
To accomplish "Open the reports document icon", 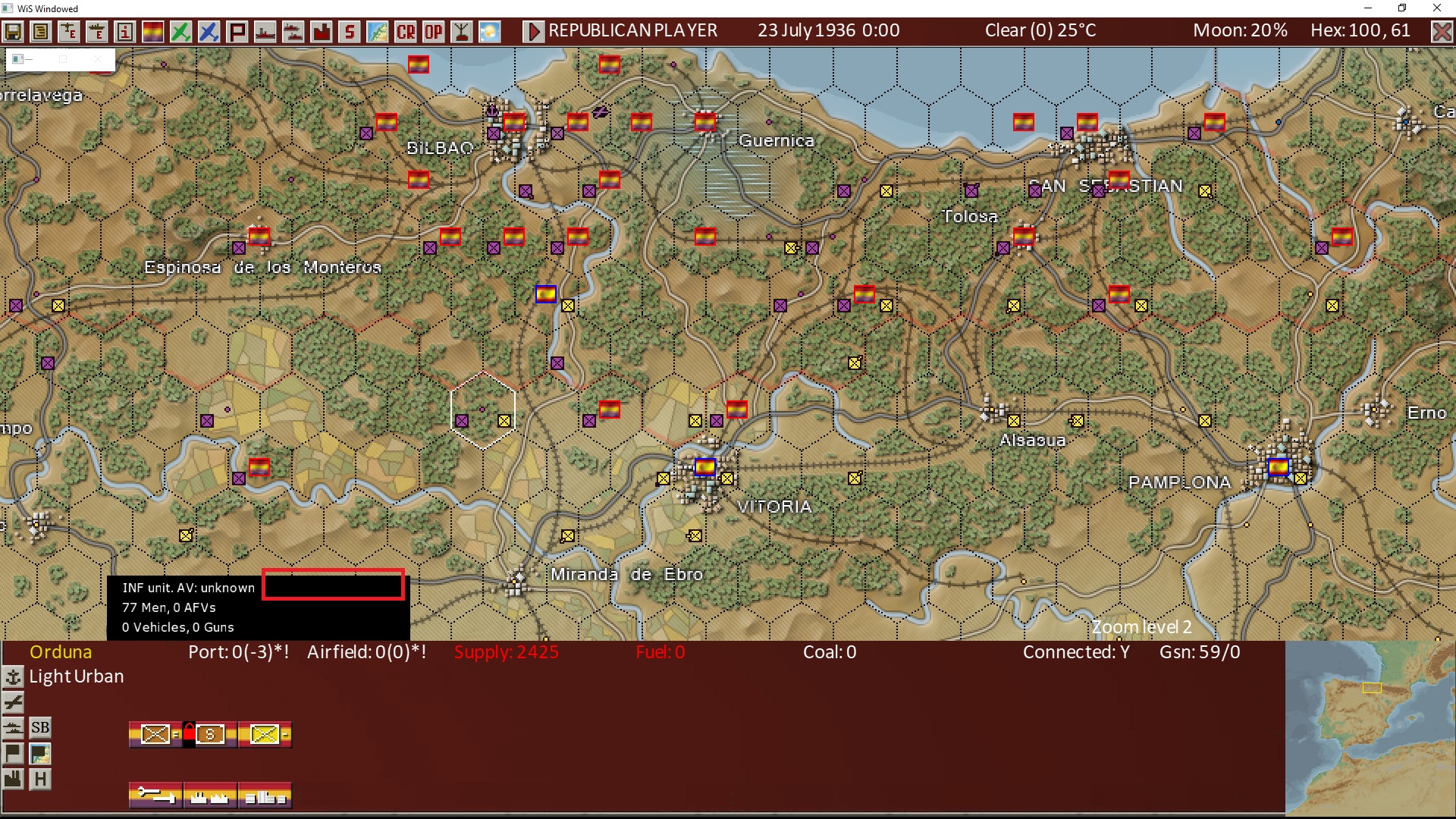I will click(x=41, y=32).
